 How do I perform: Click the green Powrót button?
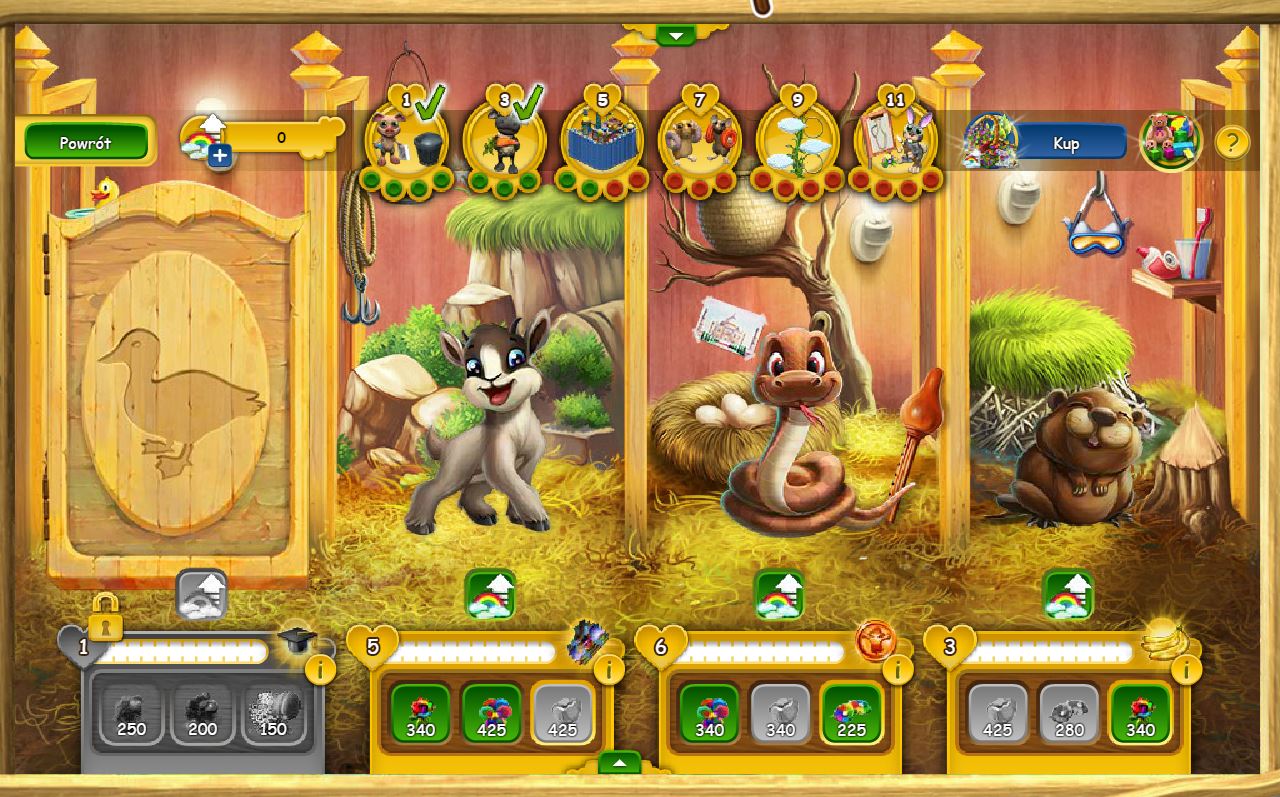click(x=86, y=142)
